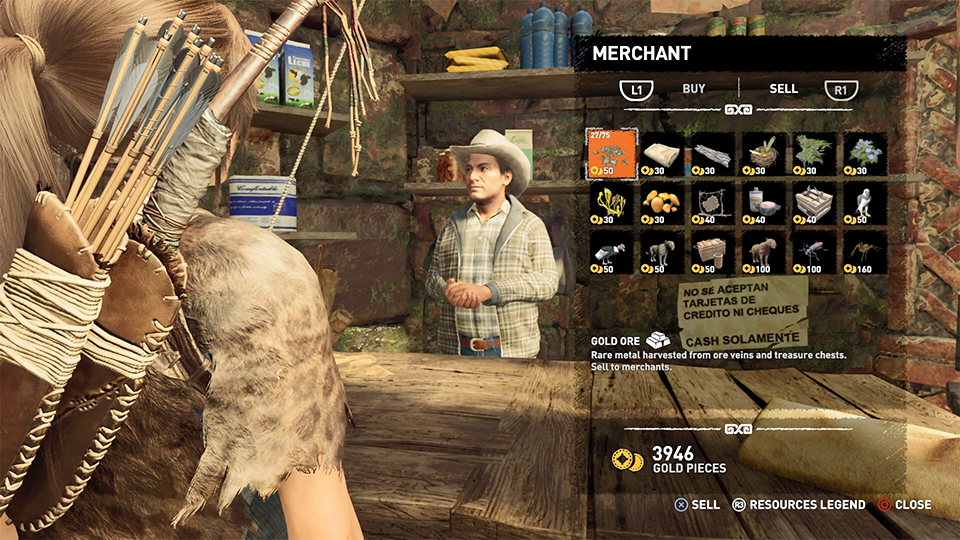Select the bird nest item
This screenshot has width=960, height=540.
764,154
